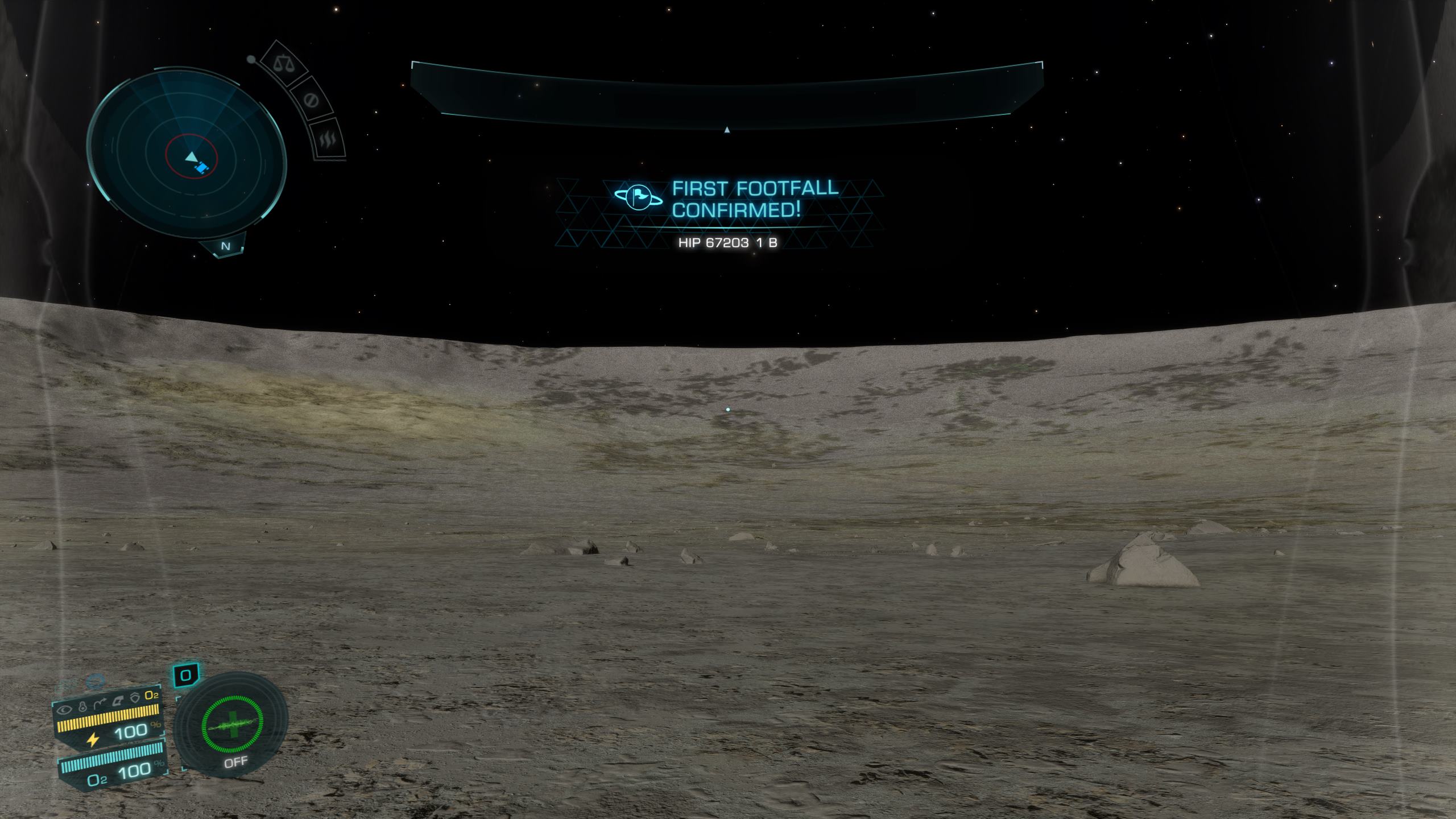Click the circular radar scanner
This screenshot has width=1456, height=819.
186,154
